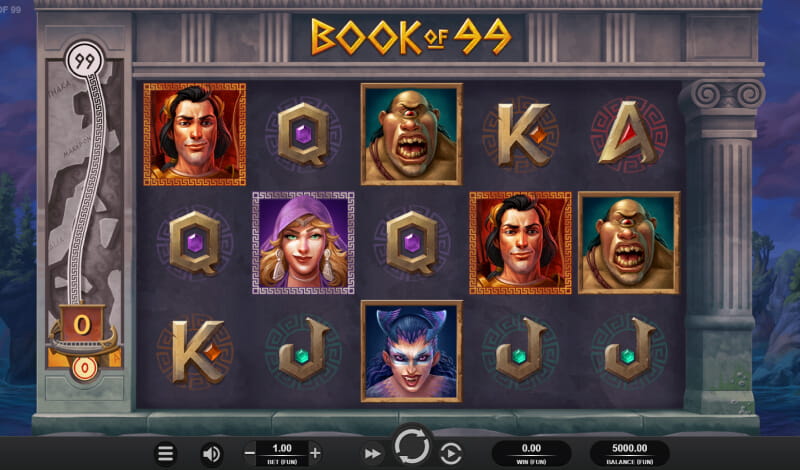Toggle the sound speaker icon
Screen dimensions: 800x470
point(211,453)
